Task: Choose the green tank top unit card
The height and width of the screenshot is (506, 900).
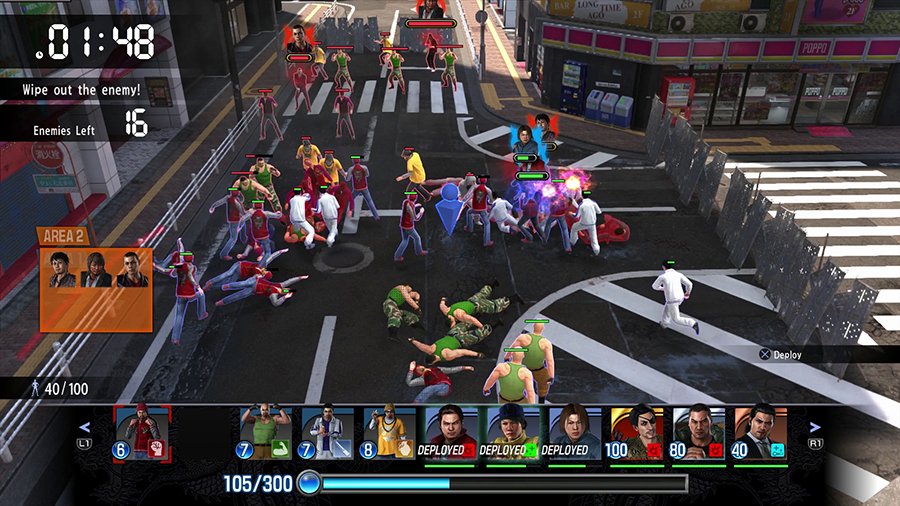Action: pyautogui.click(x=266, y=432)
